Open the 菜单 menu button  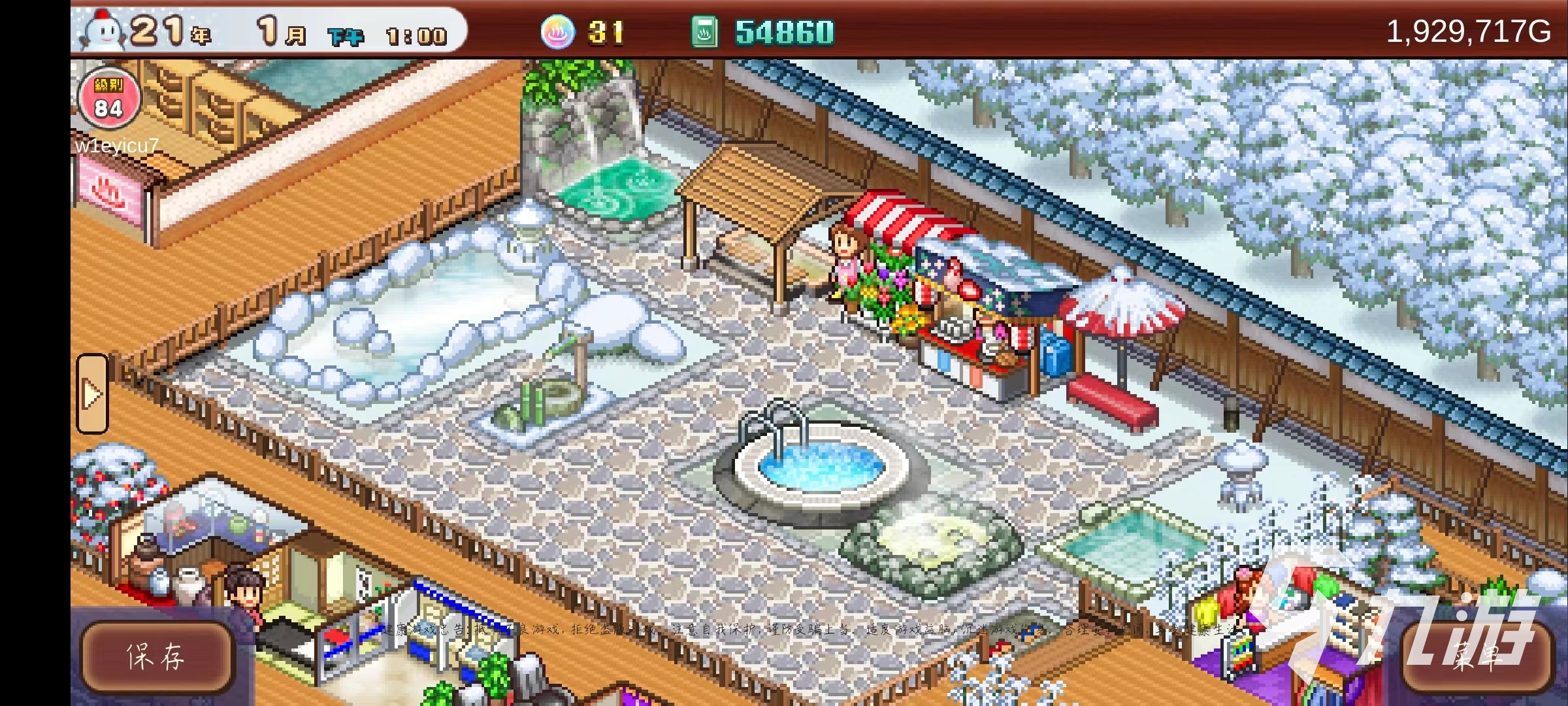(1478, 656)
